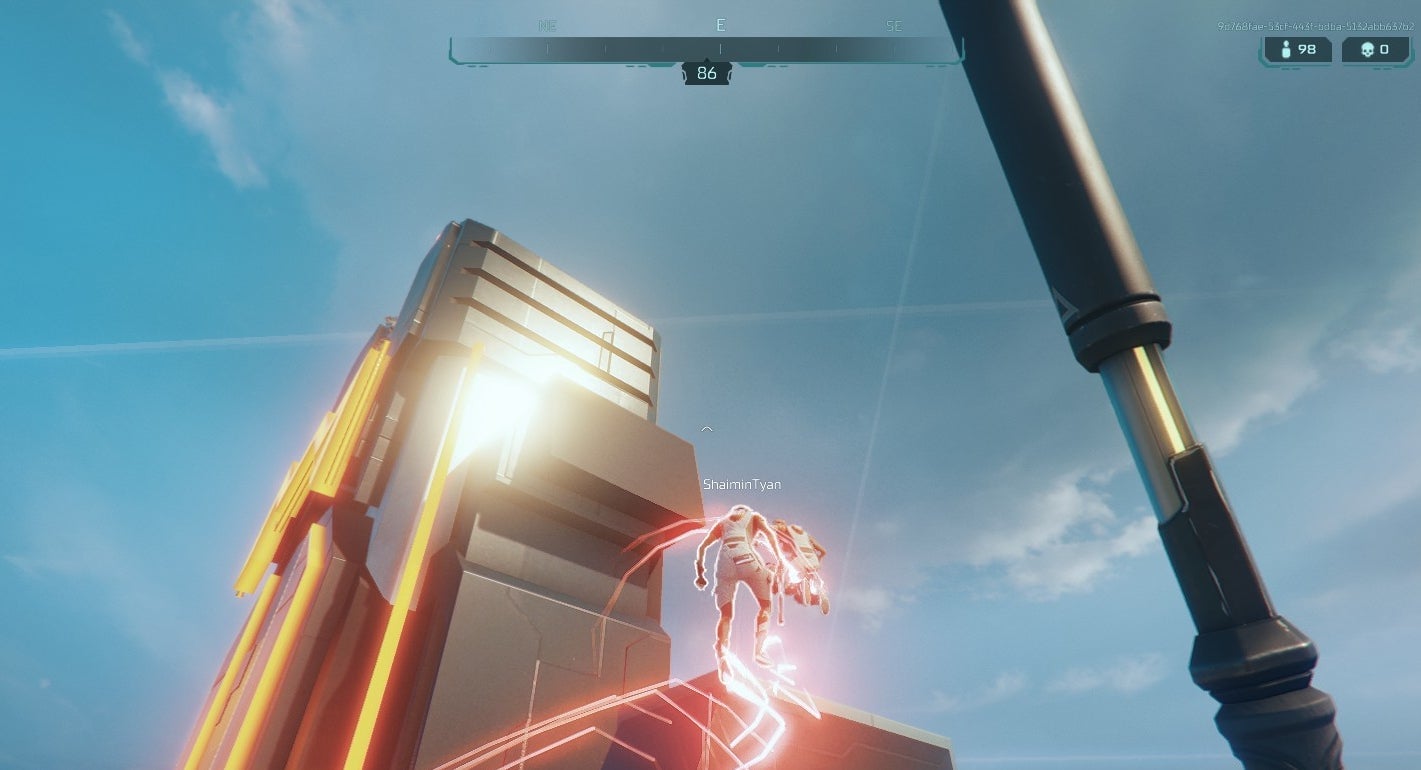The height and width of the screenshot is (770, 1421).
Task: Click the heading indicator showing 86
Action: pyautogui.click(x=706, y=72)
